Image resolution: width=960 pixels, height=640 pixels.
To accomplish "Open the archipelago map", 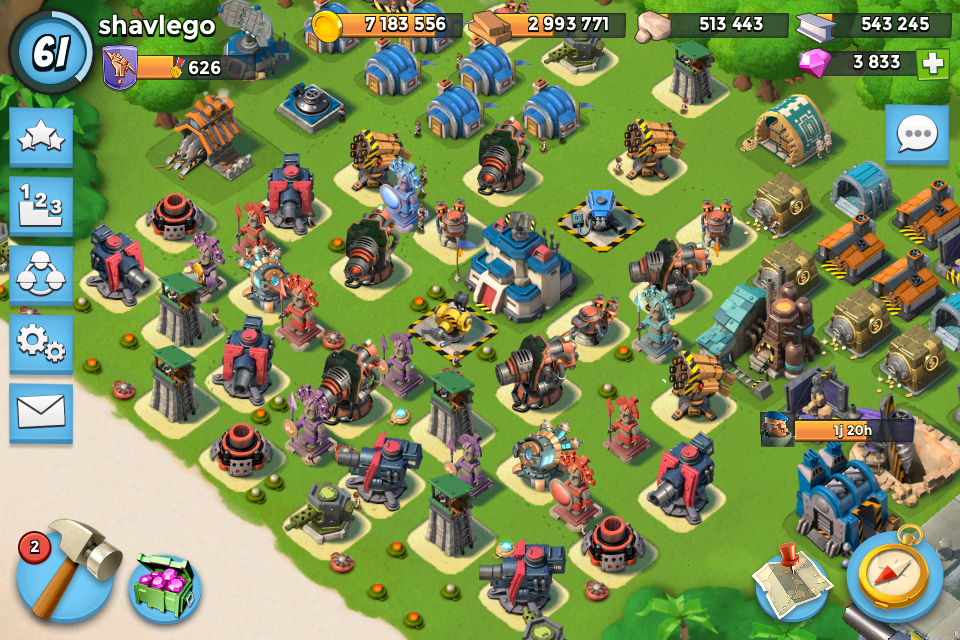I will (792, 583).
